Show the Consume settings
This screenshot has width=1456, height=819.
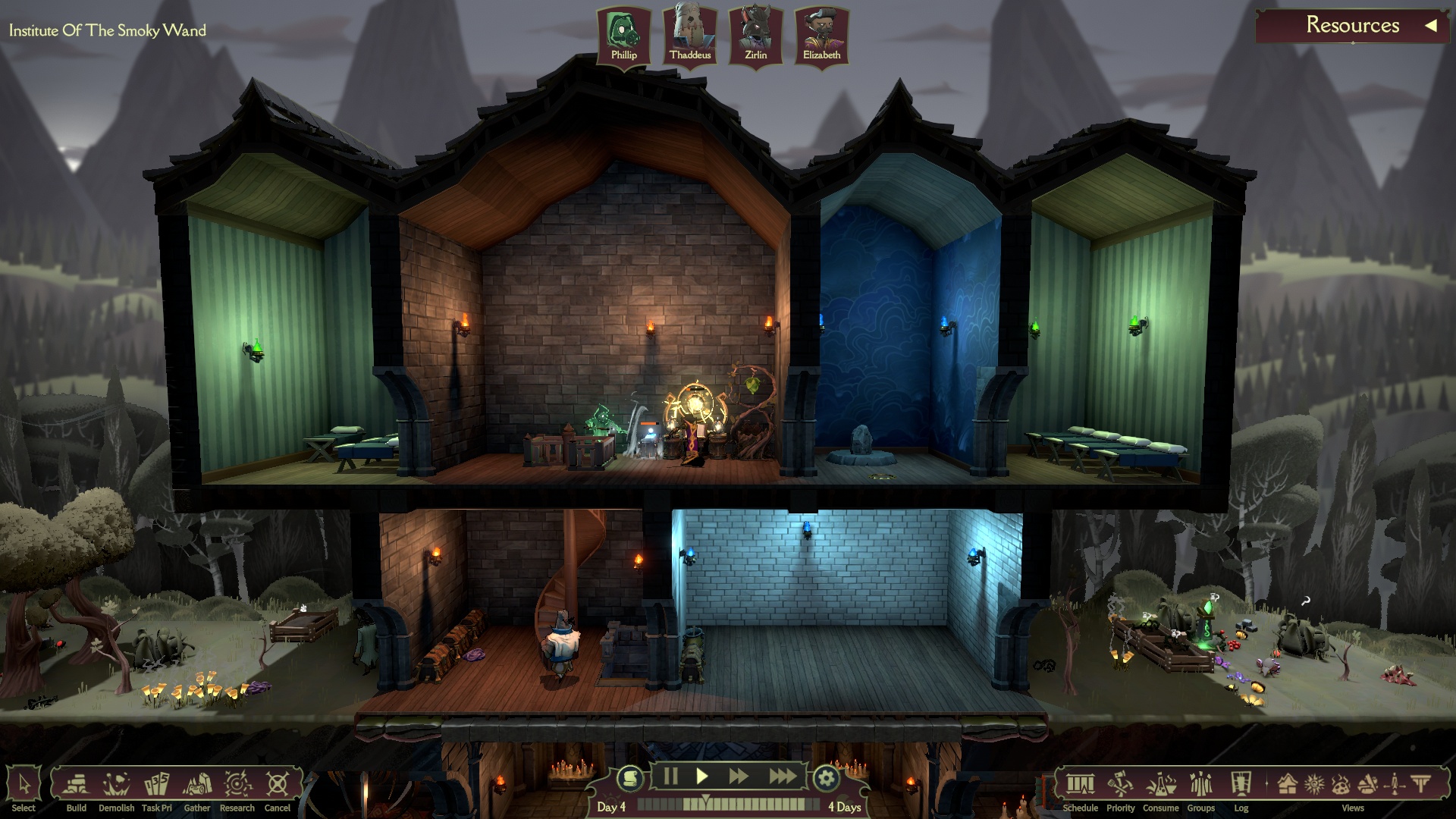point(1161,786)
